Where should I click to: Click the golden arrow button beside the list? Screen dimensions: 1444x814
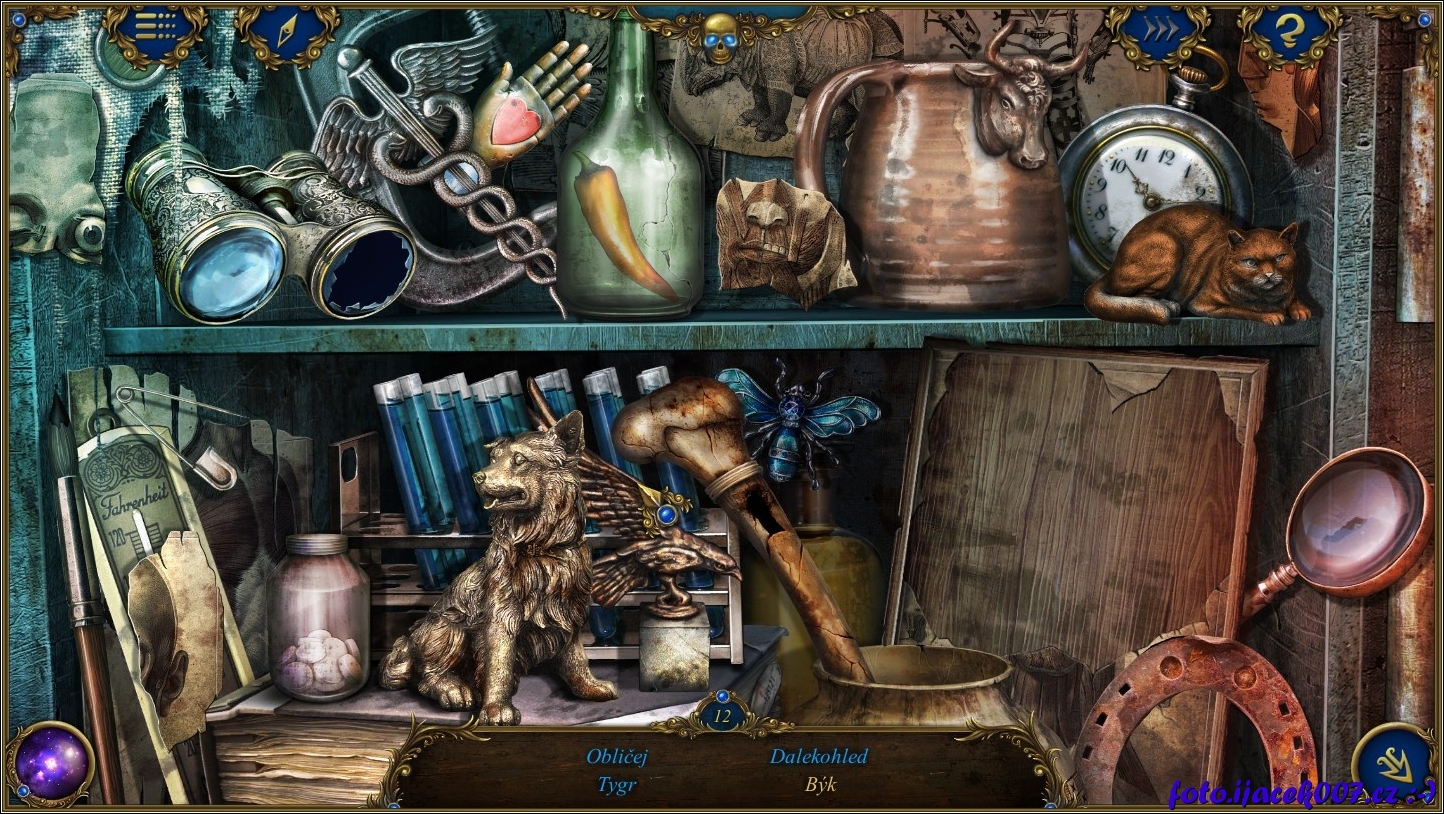pos(1394,765)
